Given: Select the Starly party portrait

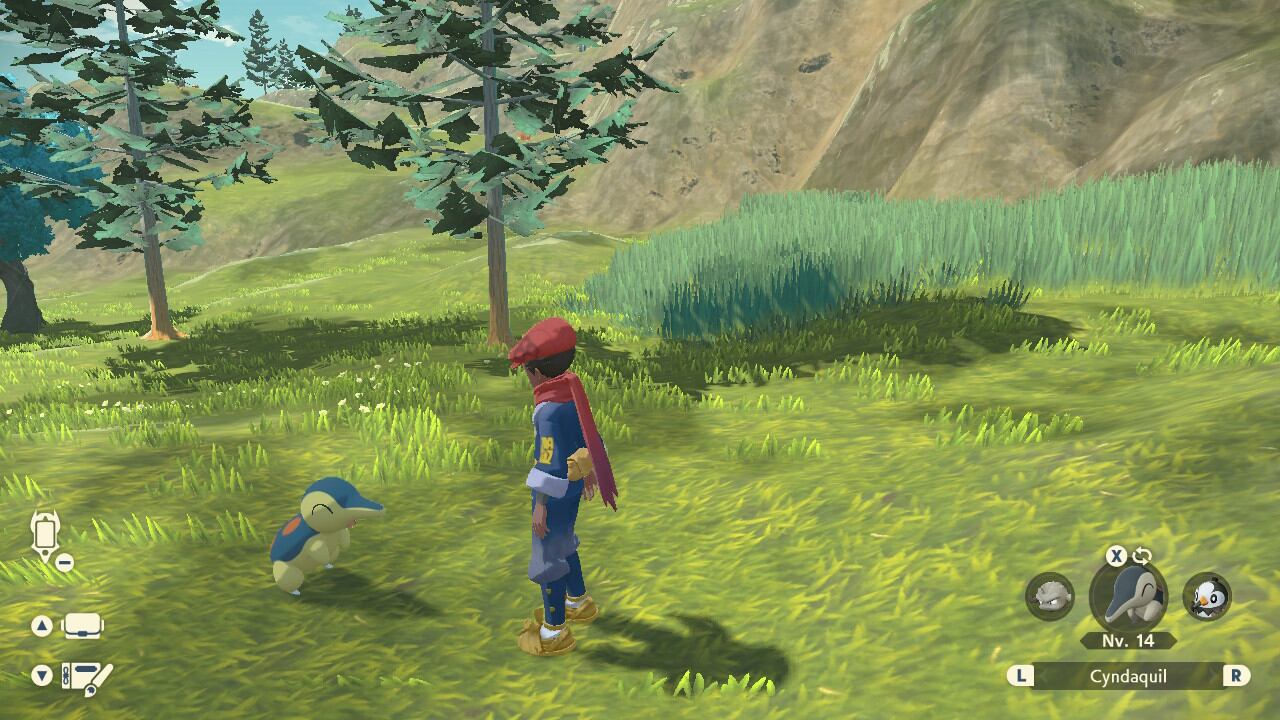Looking at the screenshot, I should point(1206,597).
